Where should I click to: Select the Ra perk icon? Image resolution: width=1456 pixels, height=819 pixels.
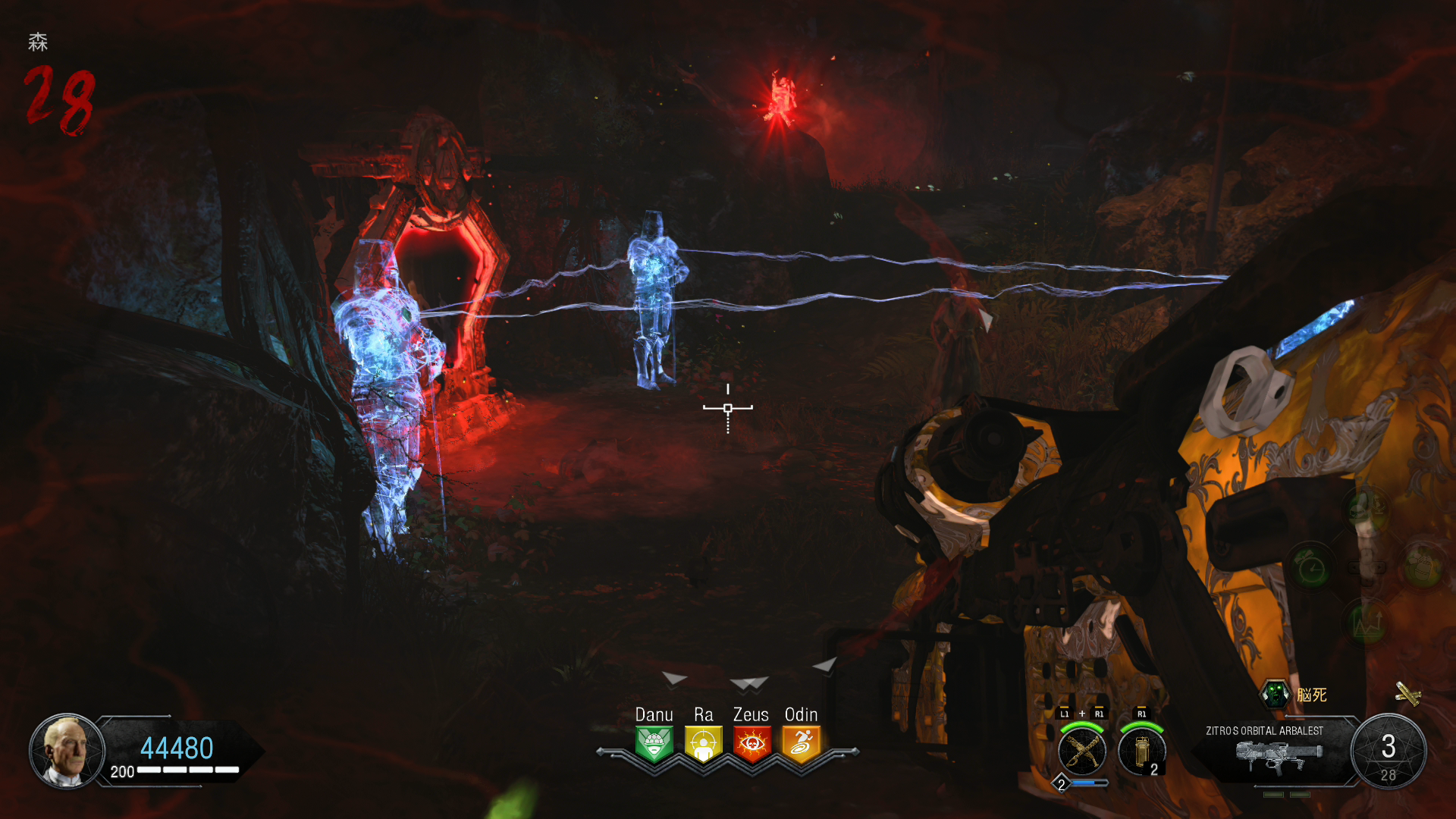[703, 743]
